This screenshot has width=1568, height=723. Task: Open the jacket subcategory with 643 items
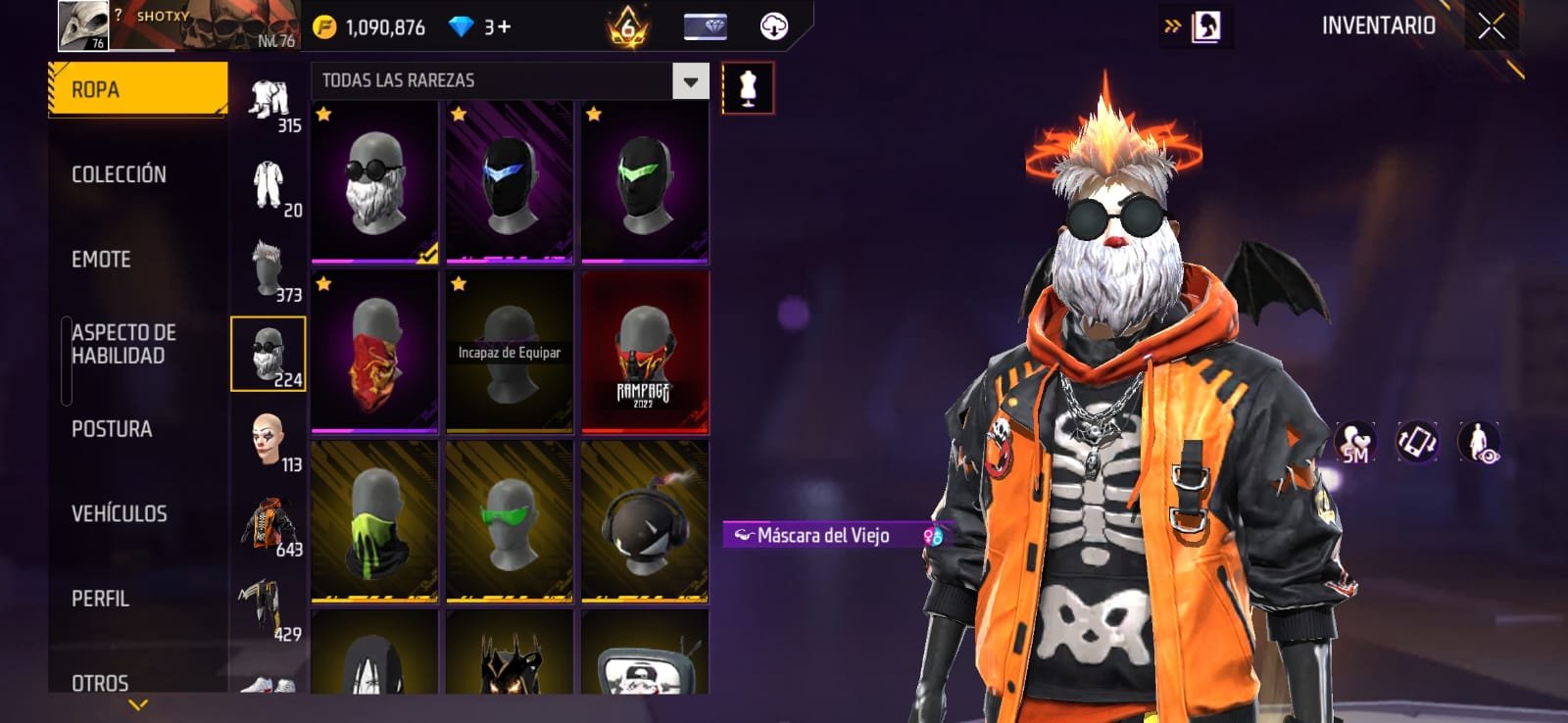coord(269,524)
